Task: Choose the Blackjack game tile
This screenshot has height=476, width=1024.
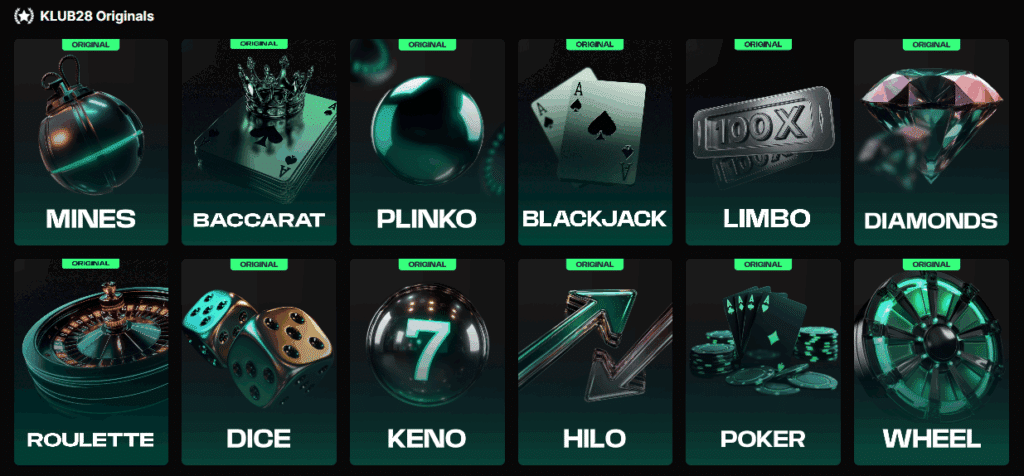Action: [x=595, y=142]
